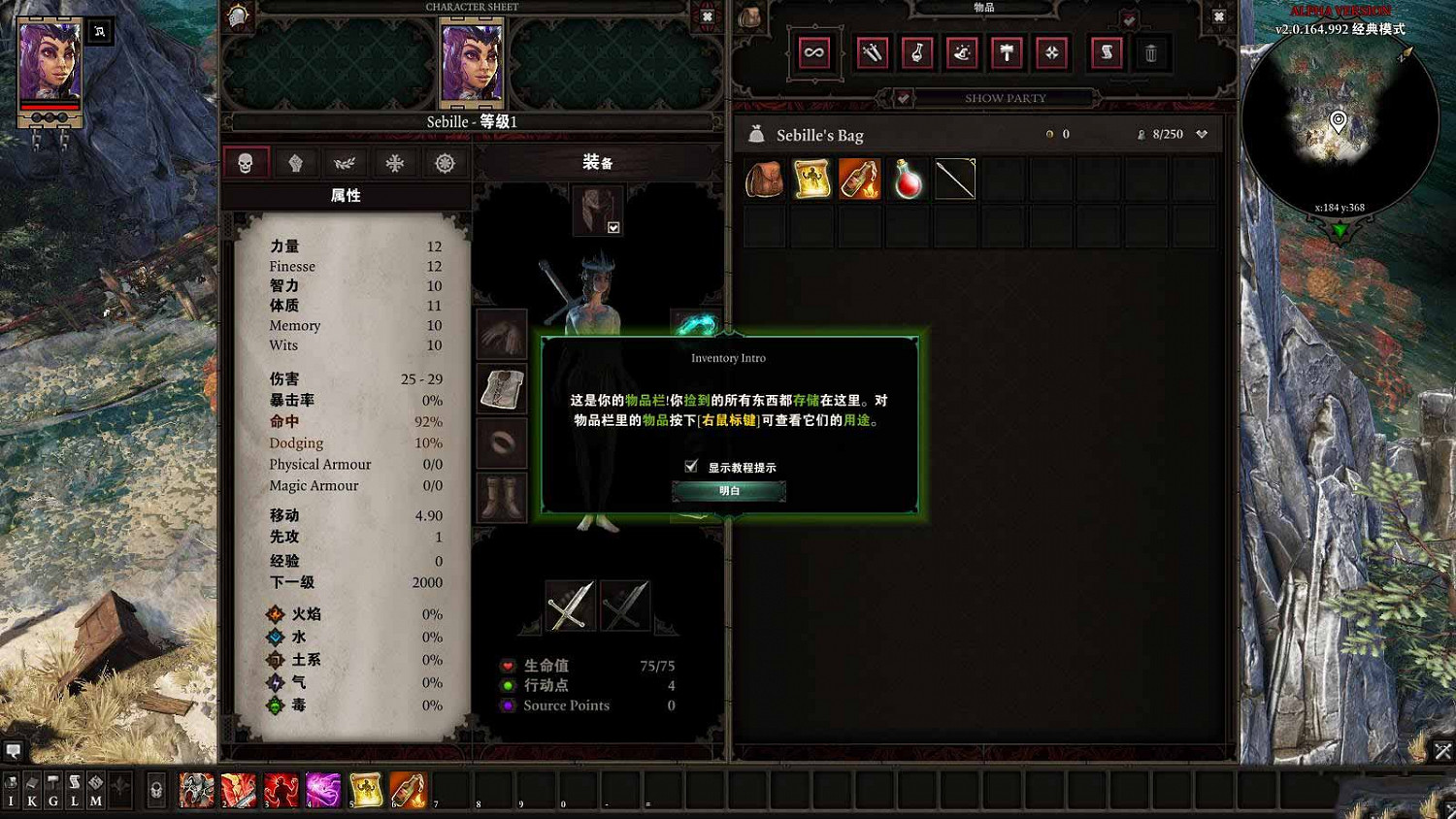Select the potion flask consumables filter
The width and height of the screenshot is (1456, 819).
pyautogui.click(x=916, y=53)
